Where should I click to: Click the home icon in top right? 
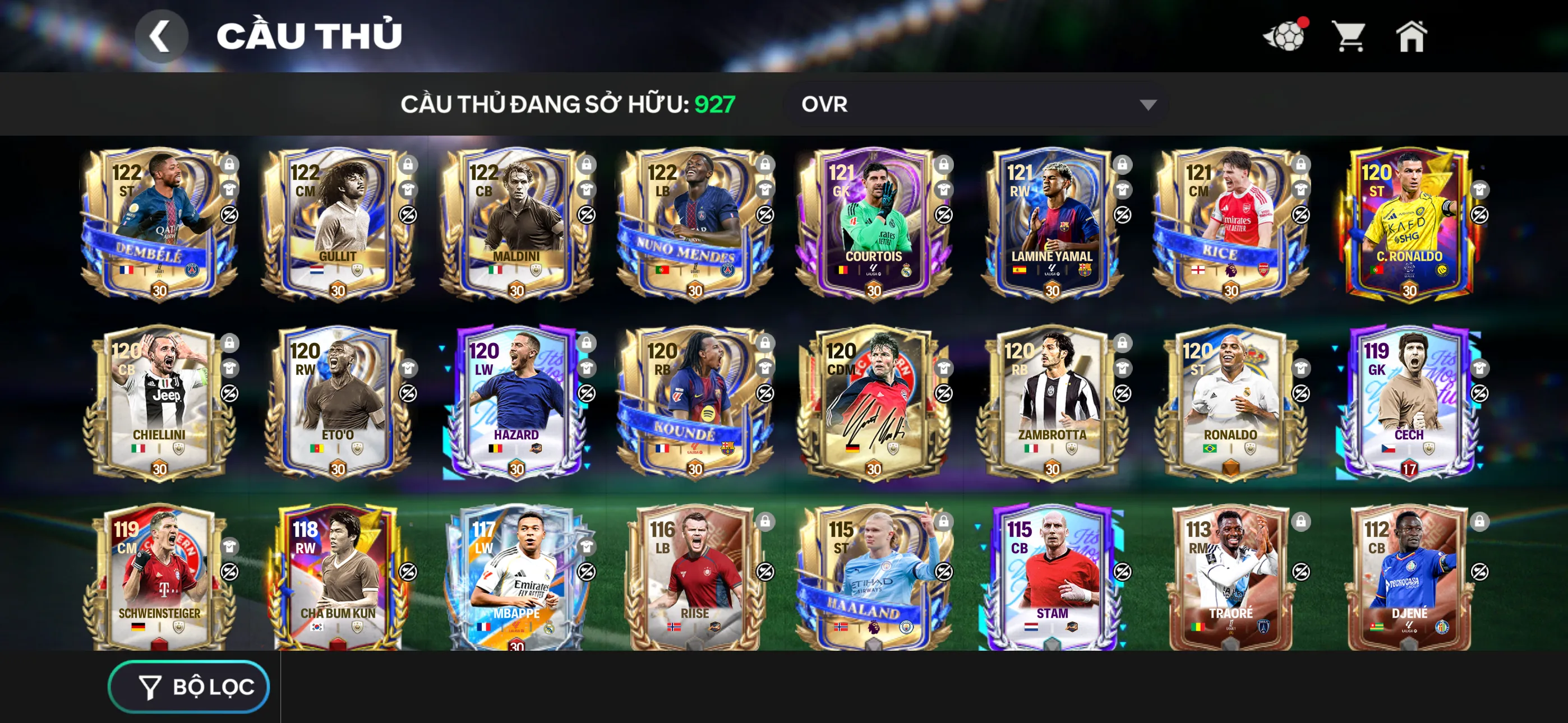pos(1412,38)
